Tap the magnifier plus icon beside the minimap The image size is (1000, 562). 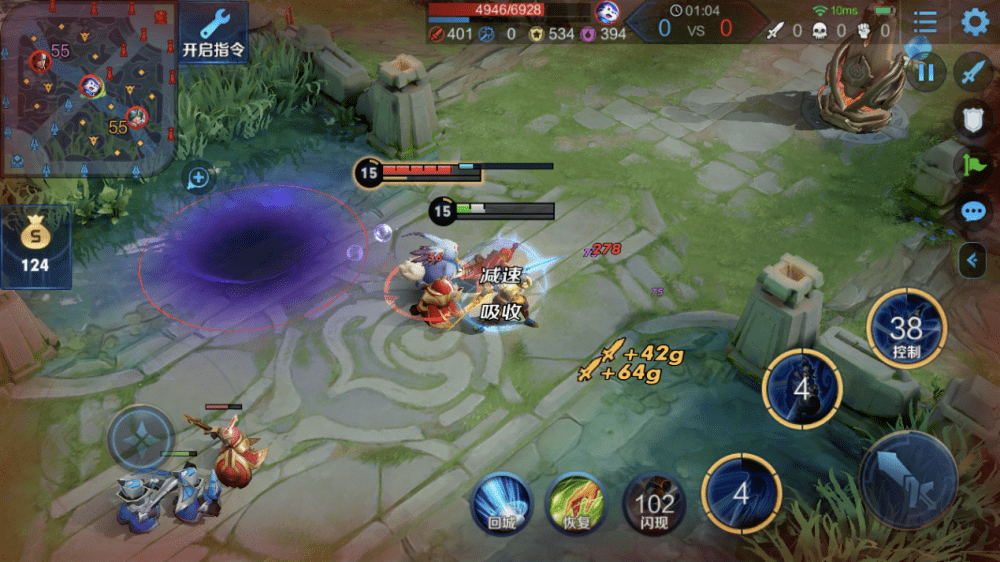pos(198,179)
